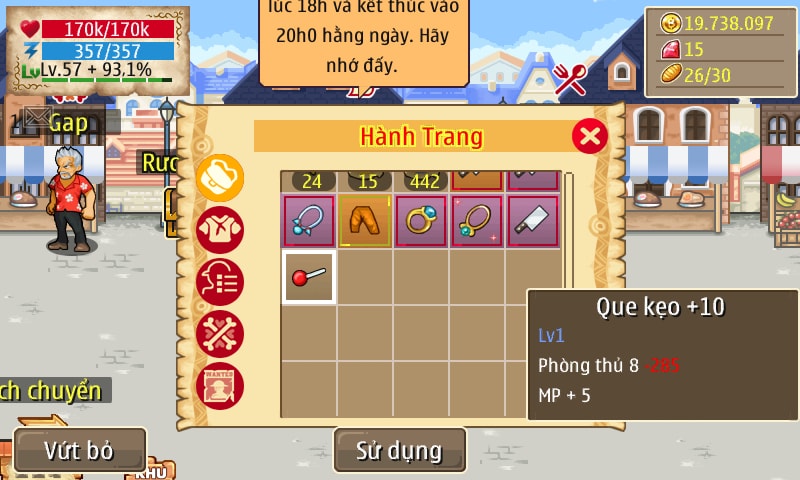Select the cleaver knife item slot
Viewport: 800px width, 480px height.
pyautogui.click(x=532, y=221)
